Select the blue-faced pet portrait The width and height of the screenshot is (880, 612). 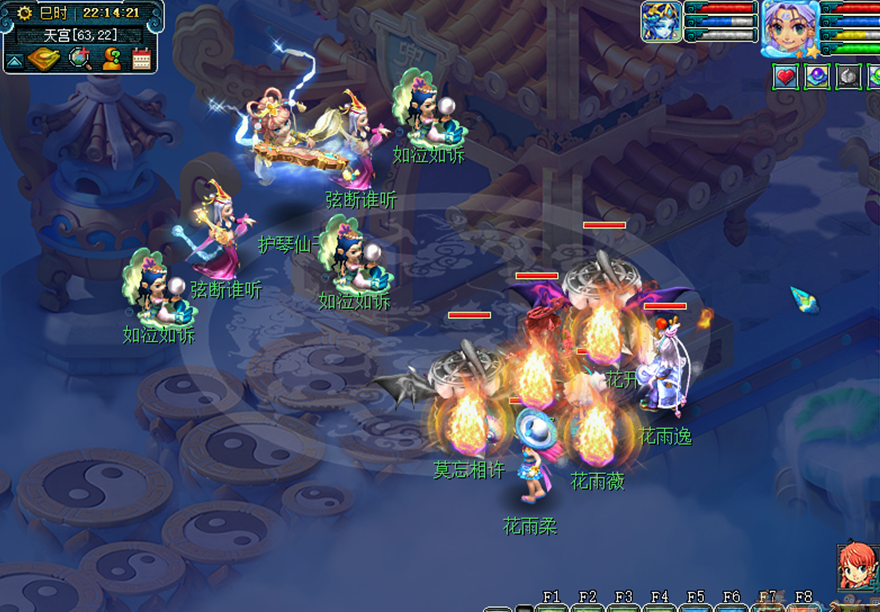pos(661,21)
